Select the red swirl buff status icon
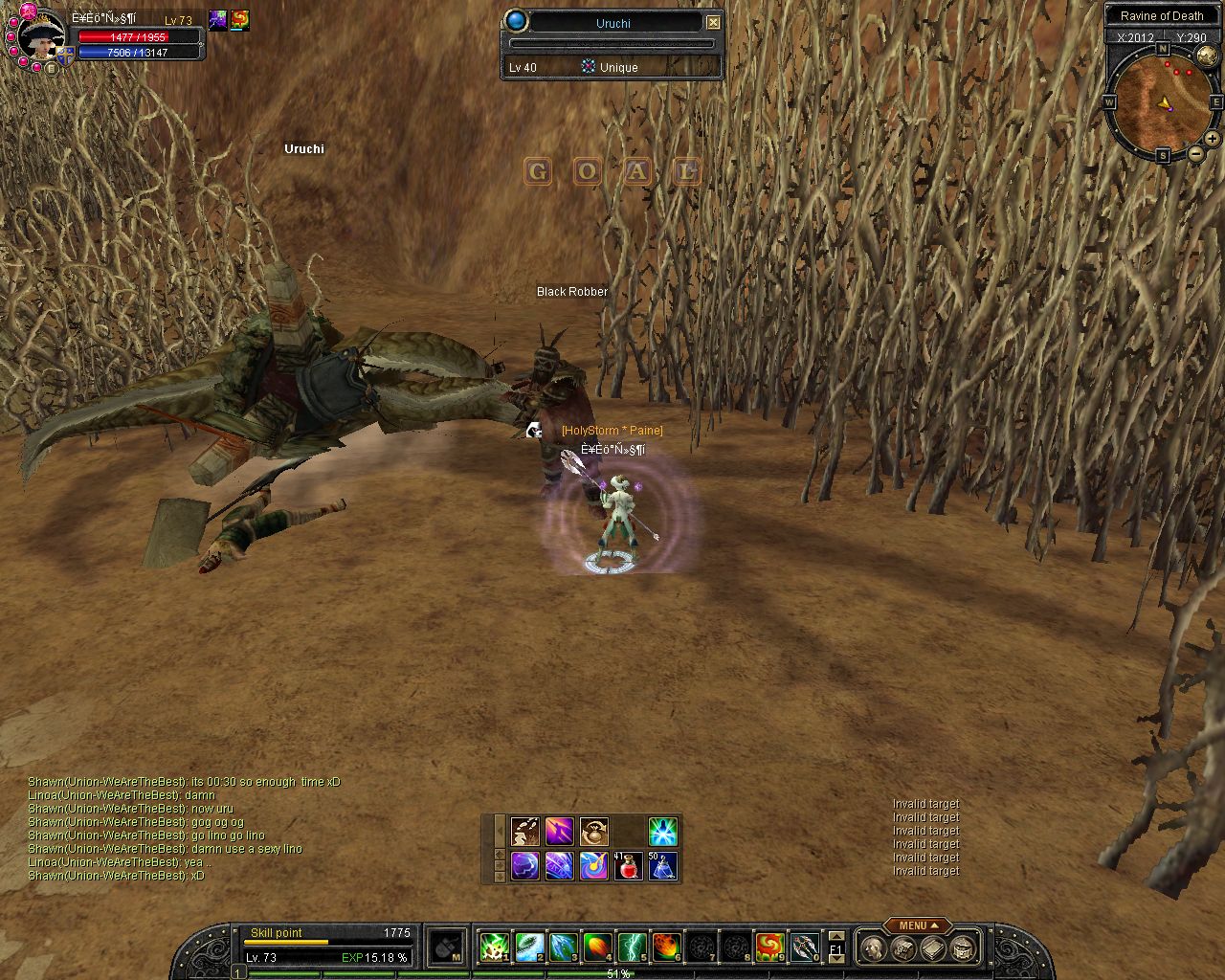The image size is (1225, 980). [x=239, y=20]
